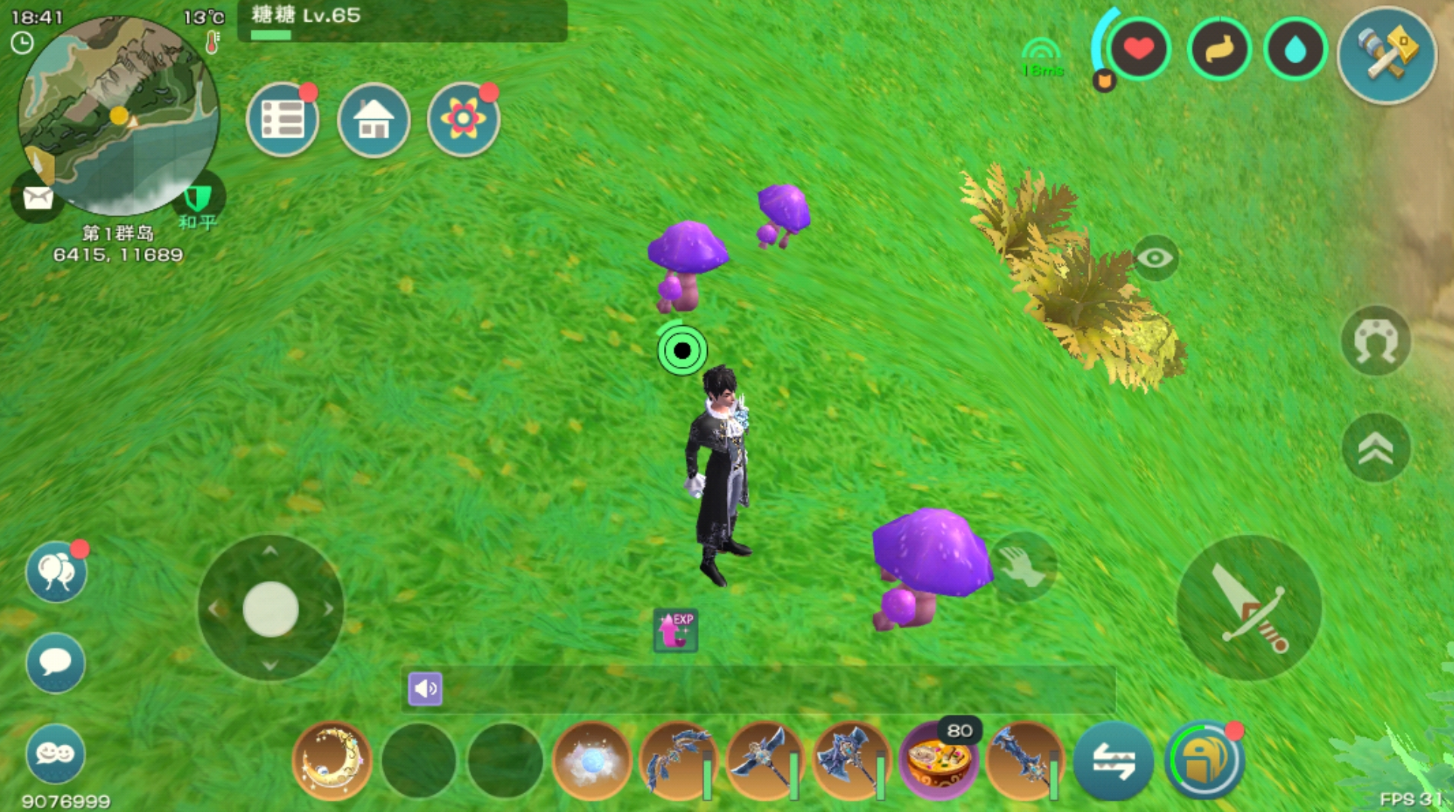Tap the house home button
The width and height of the screenshot is (1454, 812).
tap(373, 120)
